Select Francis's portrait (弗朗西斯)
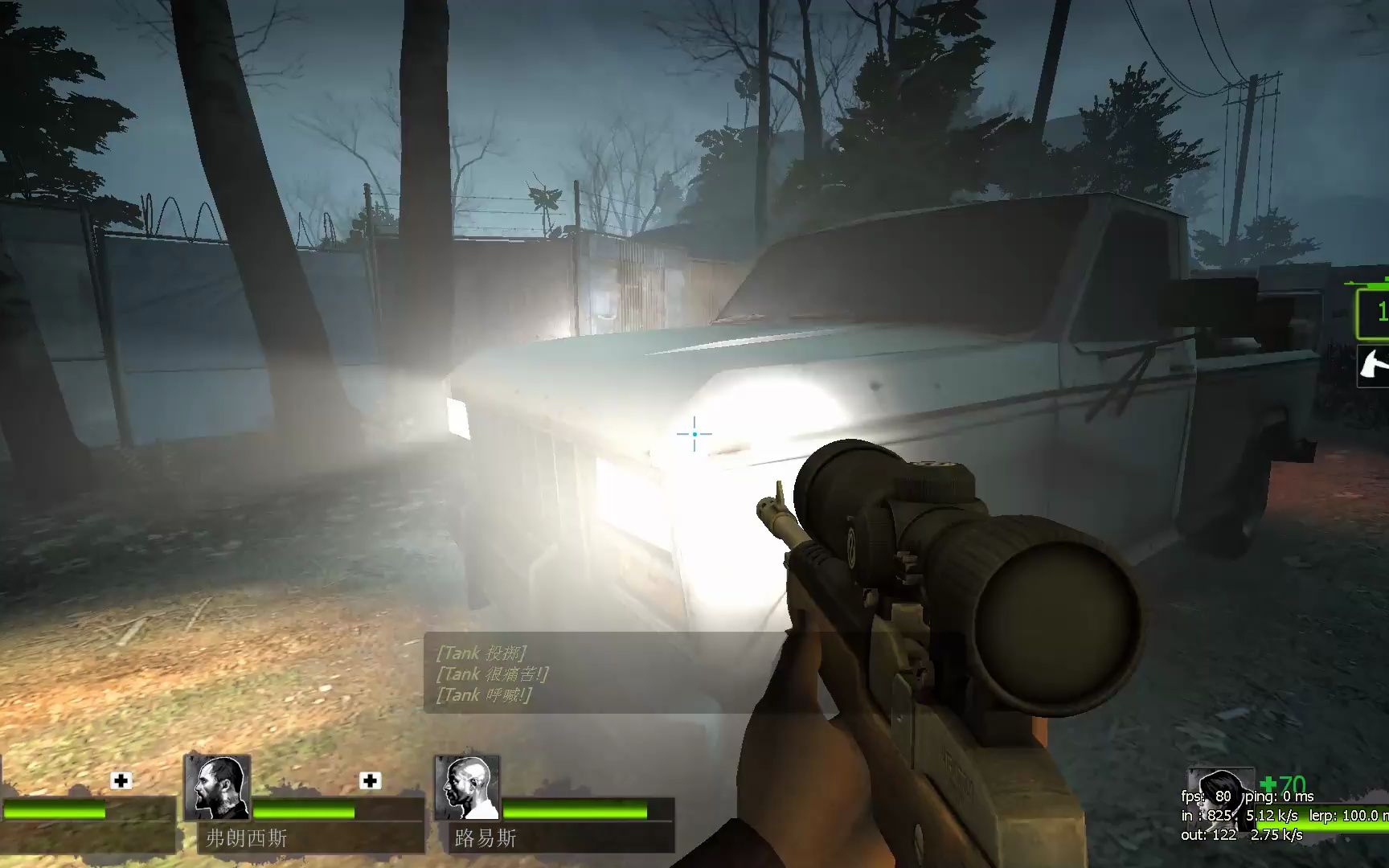Image resolution: width=1389 pixels, height=868 pixels. pos(217,788)
